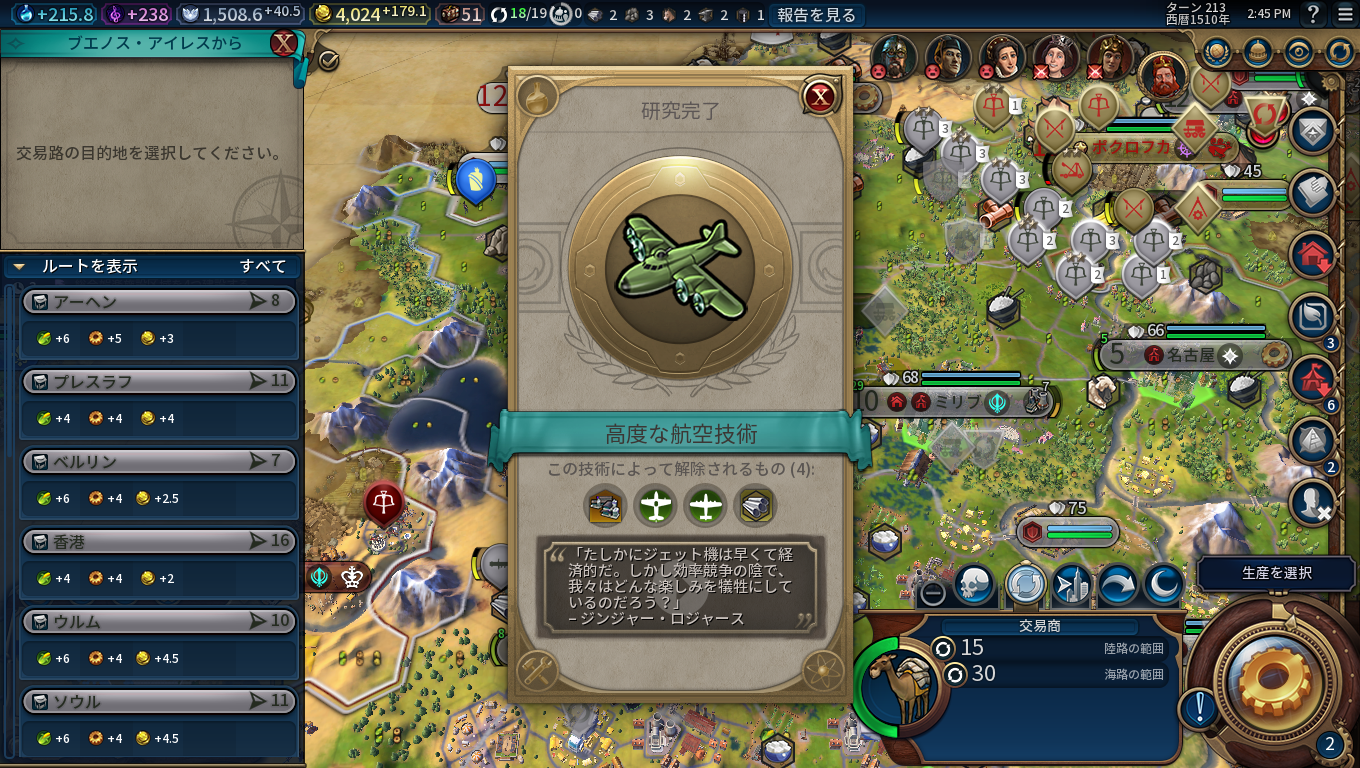Open the 報告を見る reports button
This screenshot has width=1360, height=768.
[817, 14]
